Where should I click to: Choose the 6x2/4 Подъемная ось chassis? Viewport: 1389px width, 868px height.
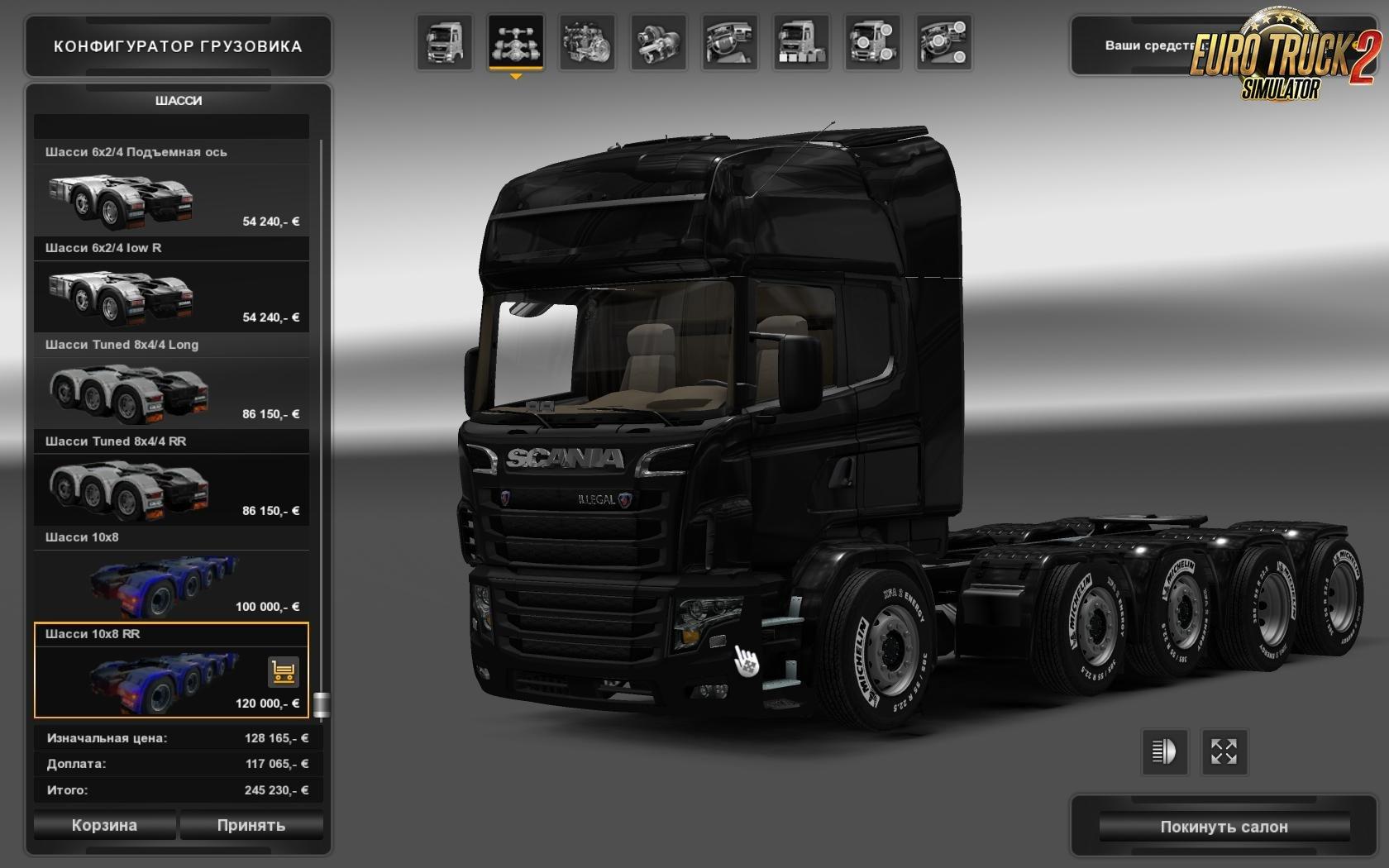pyautogui.click(x=171, y=198)
